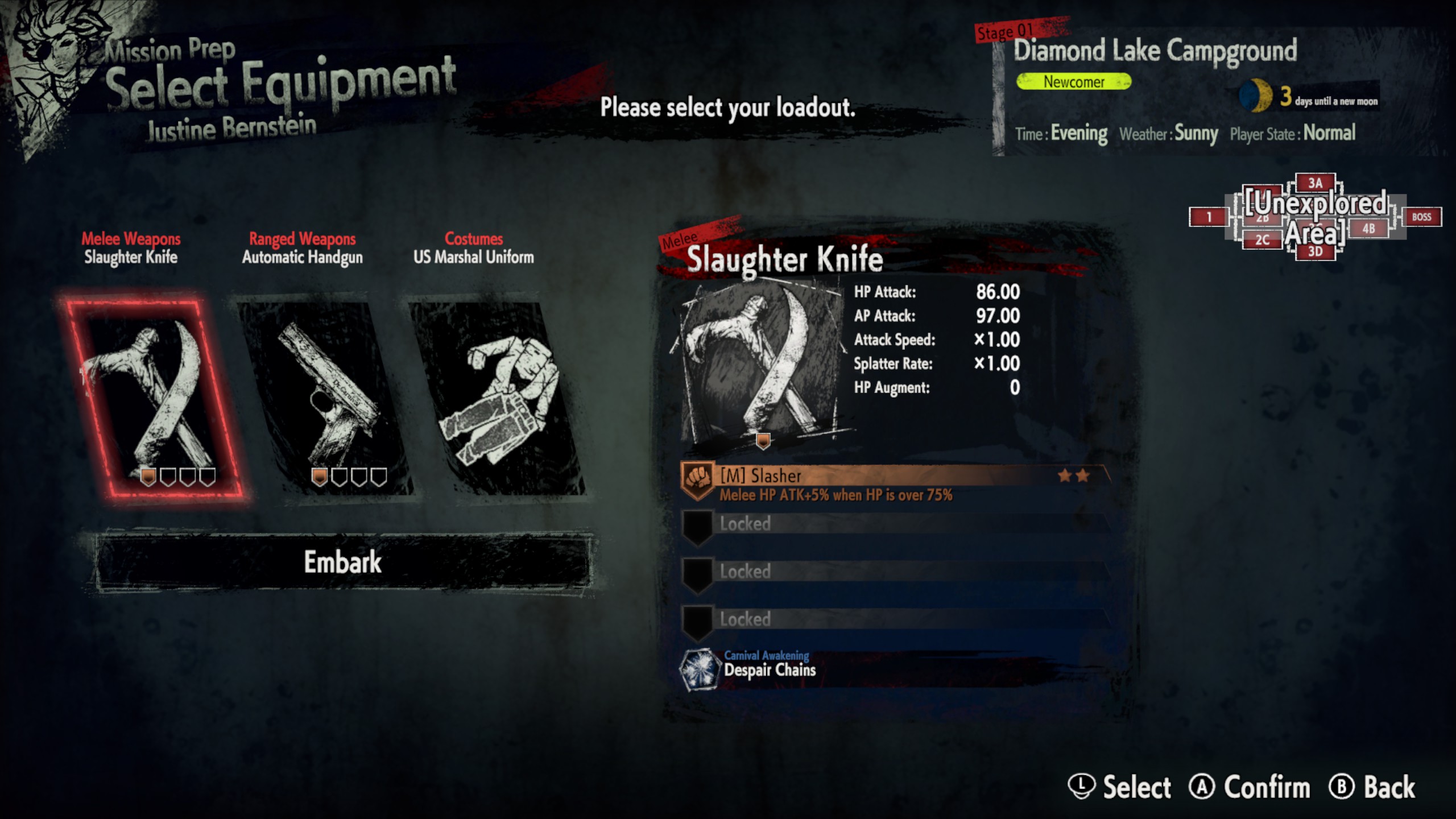The image size is (1456, 819).
Task: Select the 2C node on the stage map
Action: pos(1262,240)
